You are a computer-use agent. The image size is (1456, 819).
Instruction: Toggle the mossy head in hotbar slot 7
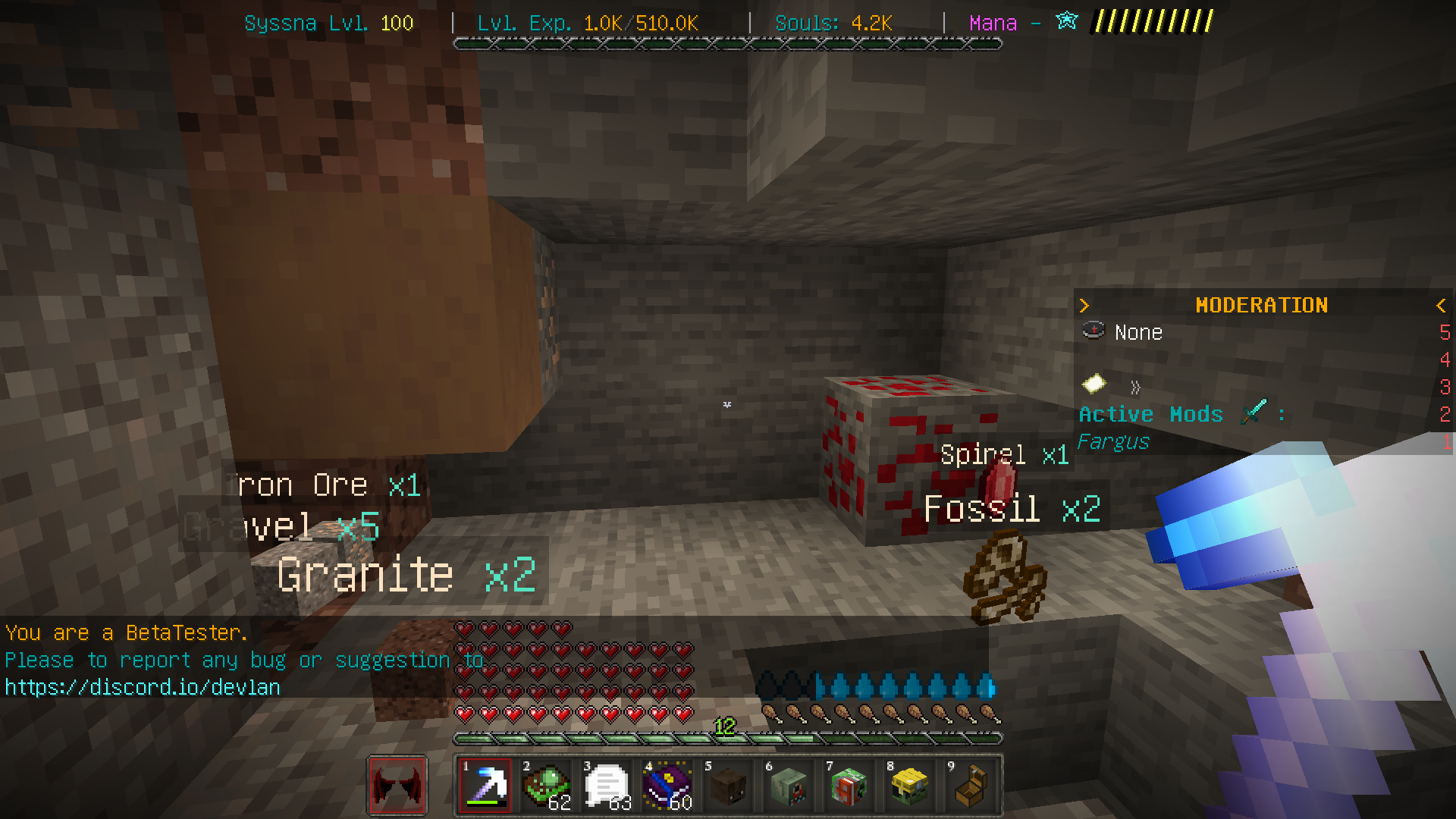[848, 785]
